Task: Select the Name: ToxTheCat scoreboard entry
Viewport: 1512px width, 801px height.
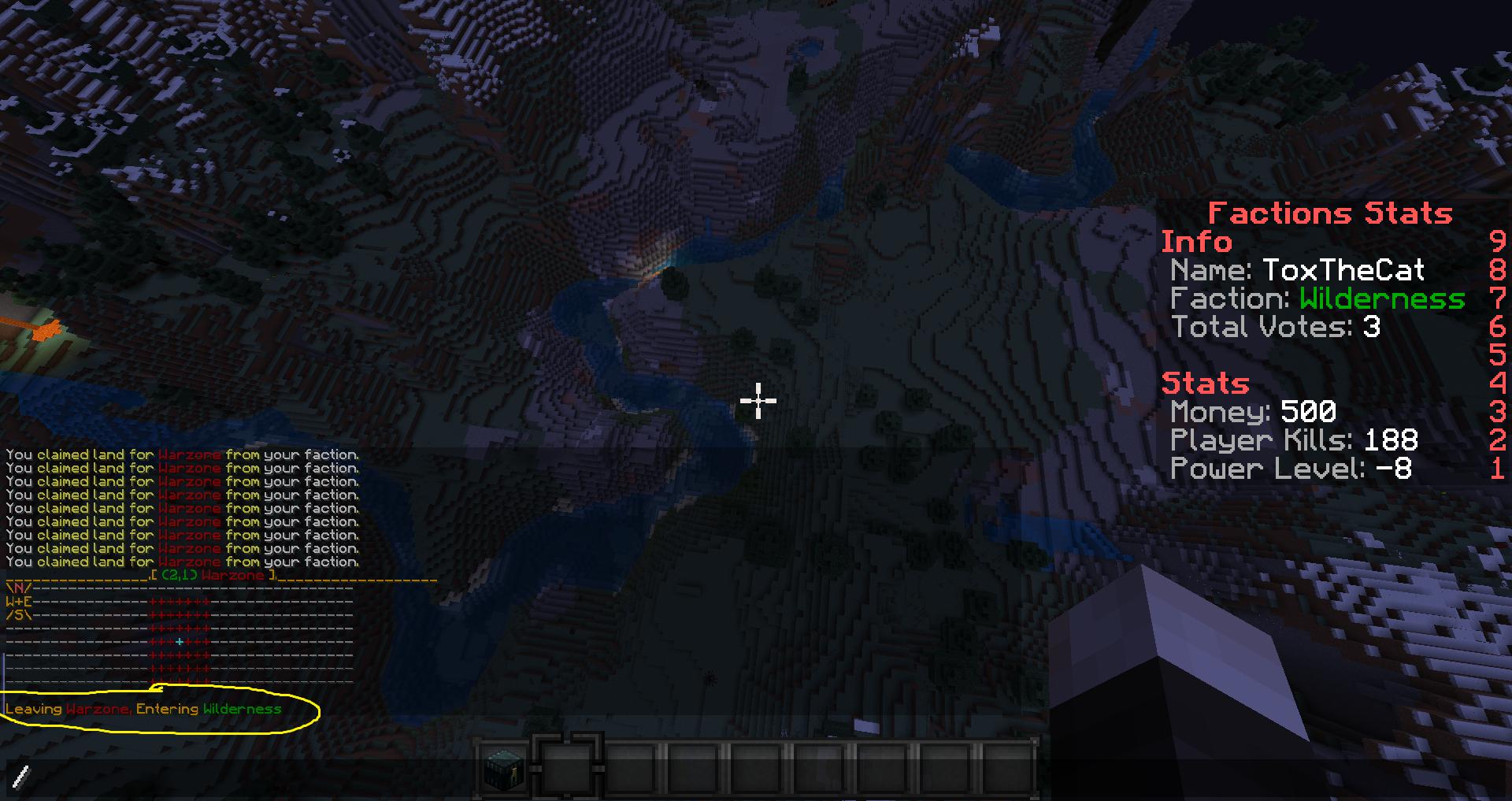Action: pyautogui.click(x=1297, y=270)
